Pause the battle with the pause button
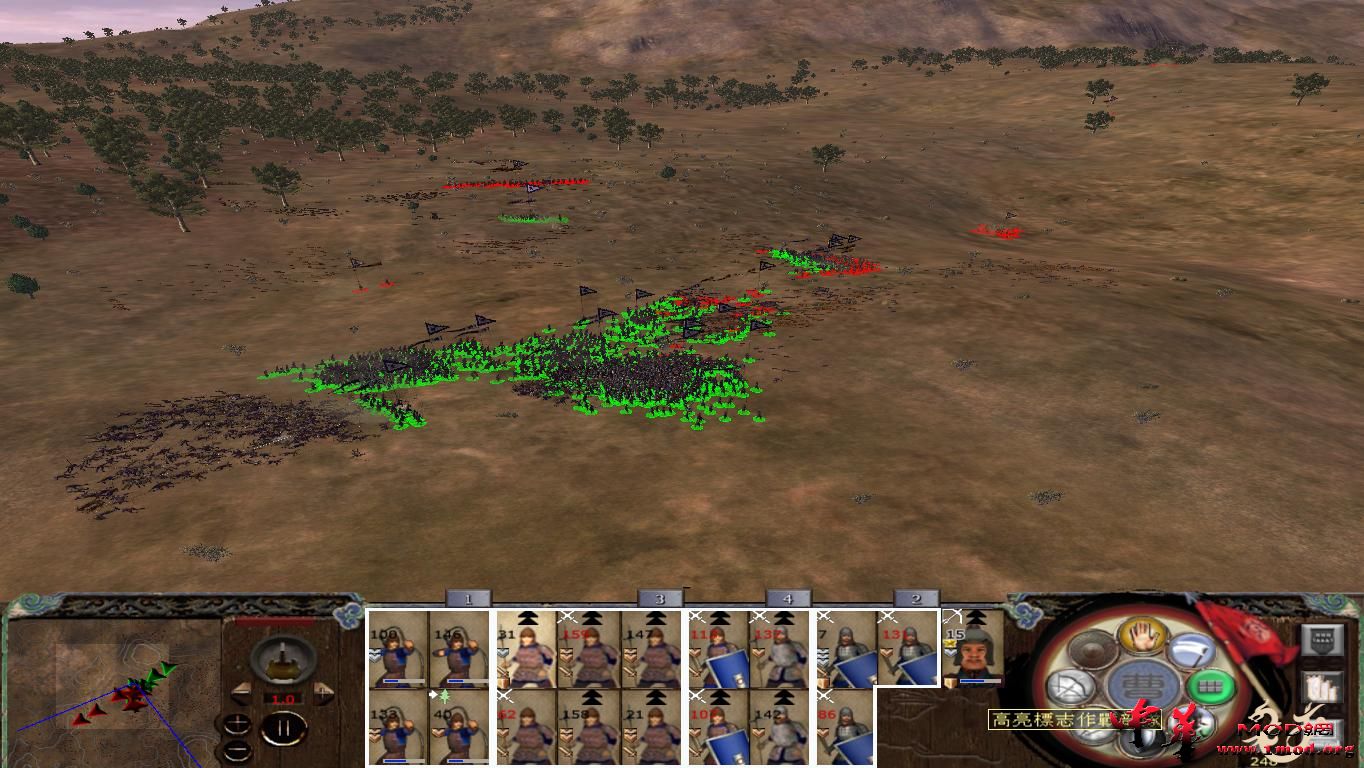Screen dimensions: 1364x768 (284, 729)
